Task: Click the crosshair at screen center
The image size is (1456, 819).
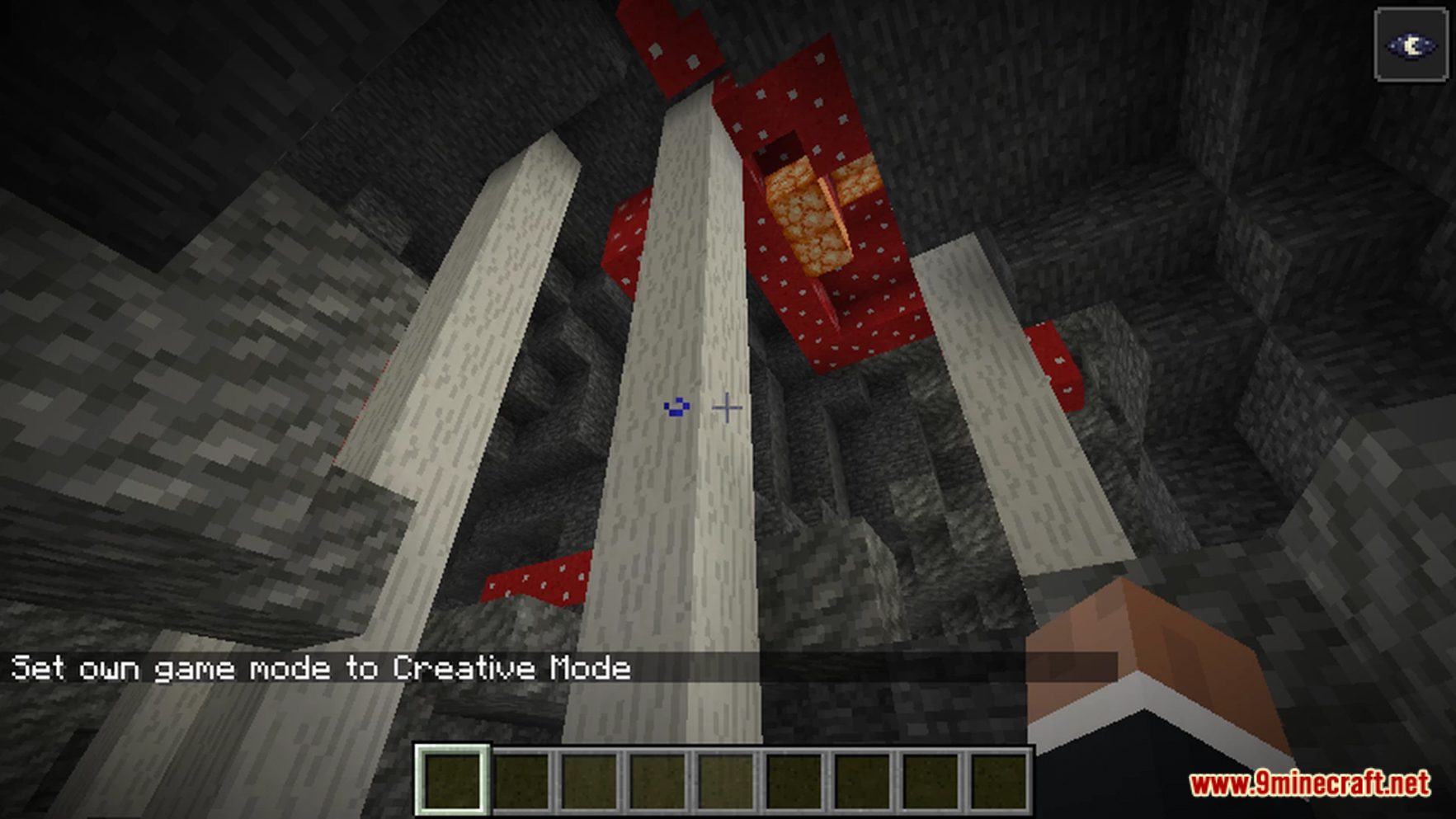Action: tap(728, 407)
